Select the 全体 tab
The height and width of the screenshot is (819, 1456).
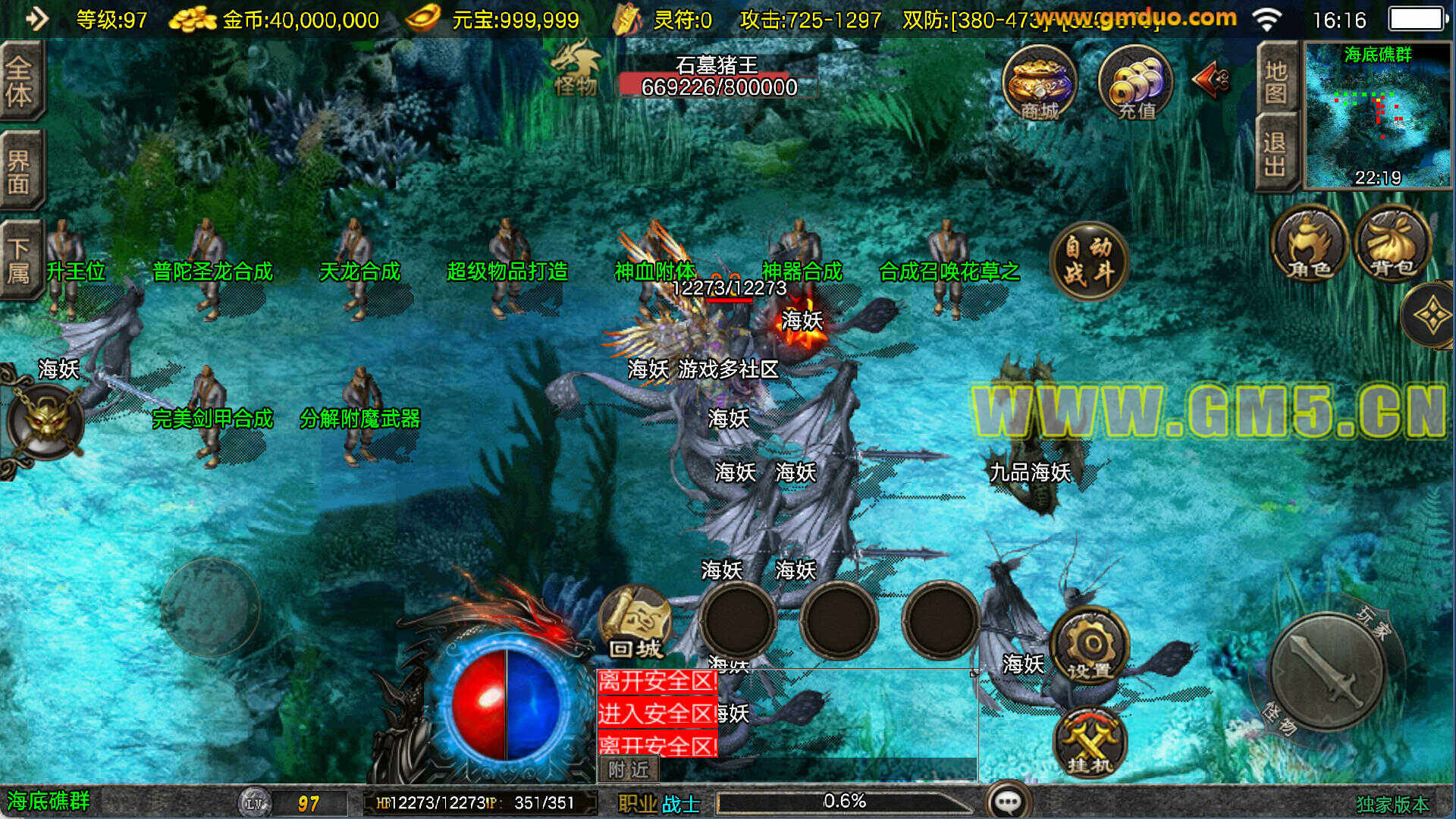[20, 81]
